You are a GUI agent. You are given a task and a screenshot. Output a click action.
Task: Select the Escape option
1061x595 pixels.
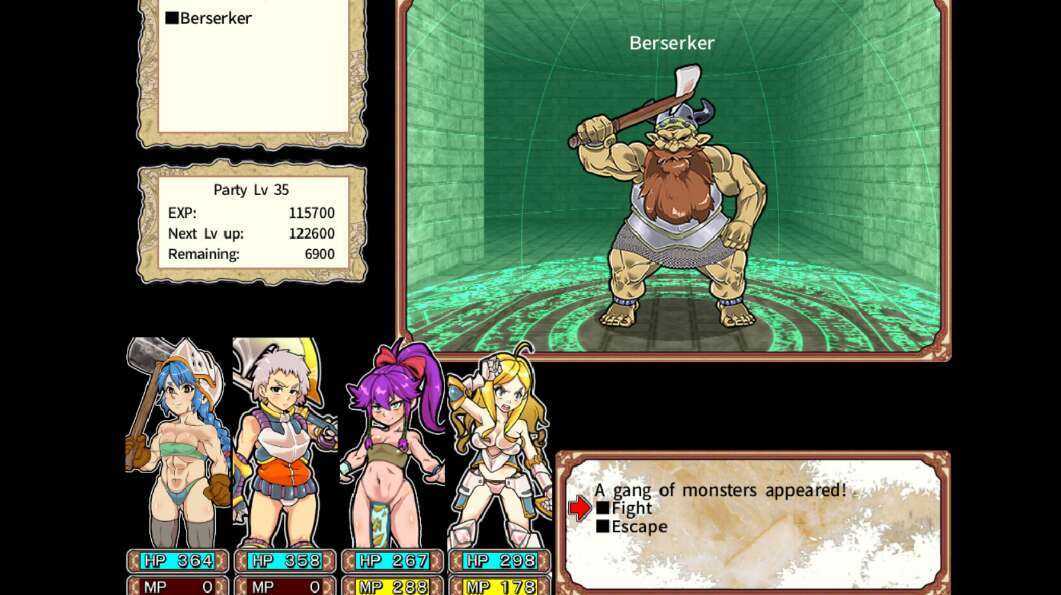638,527
